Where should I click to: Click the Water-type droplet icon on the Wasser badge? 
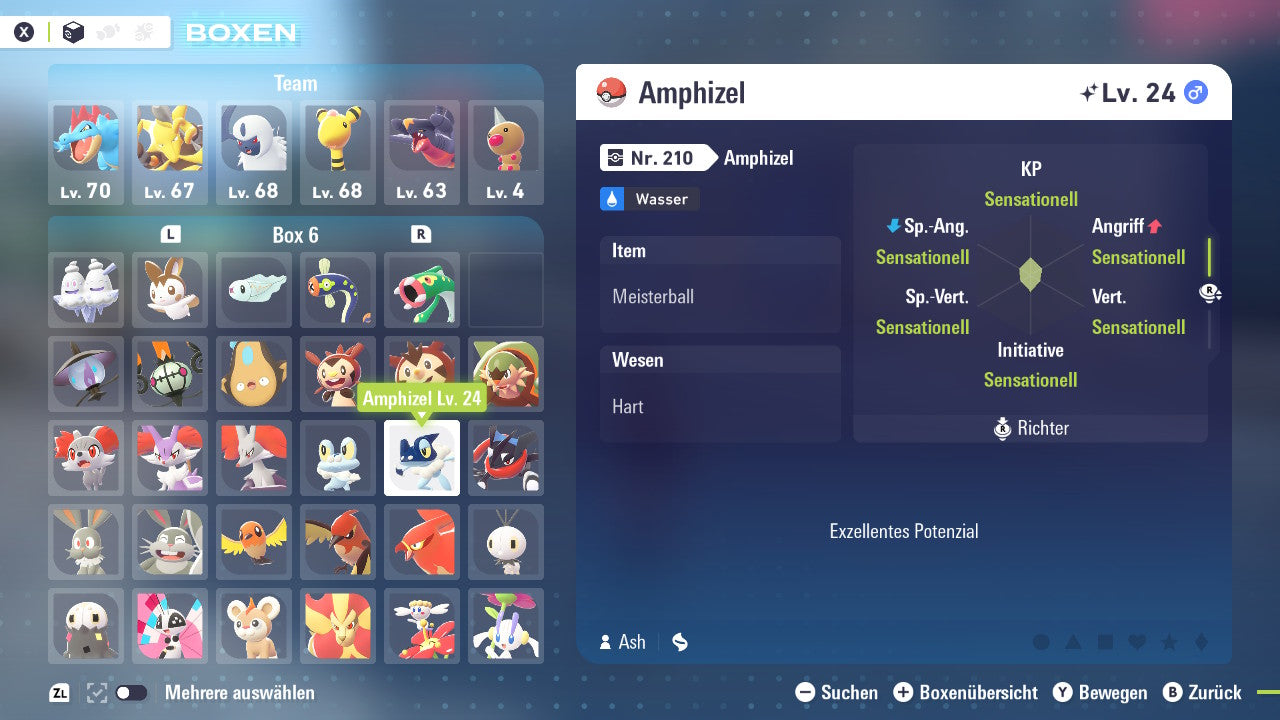click(612, 199)
